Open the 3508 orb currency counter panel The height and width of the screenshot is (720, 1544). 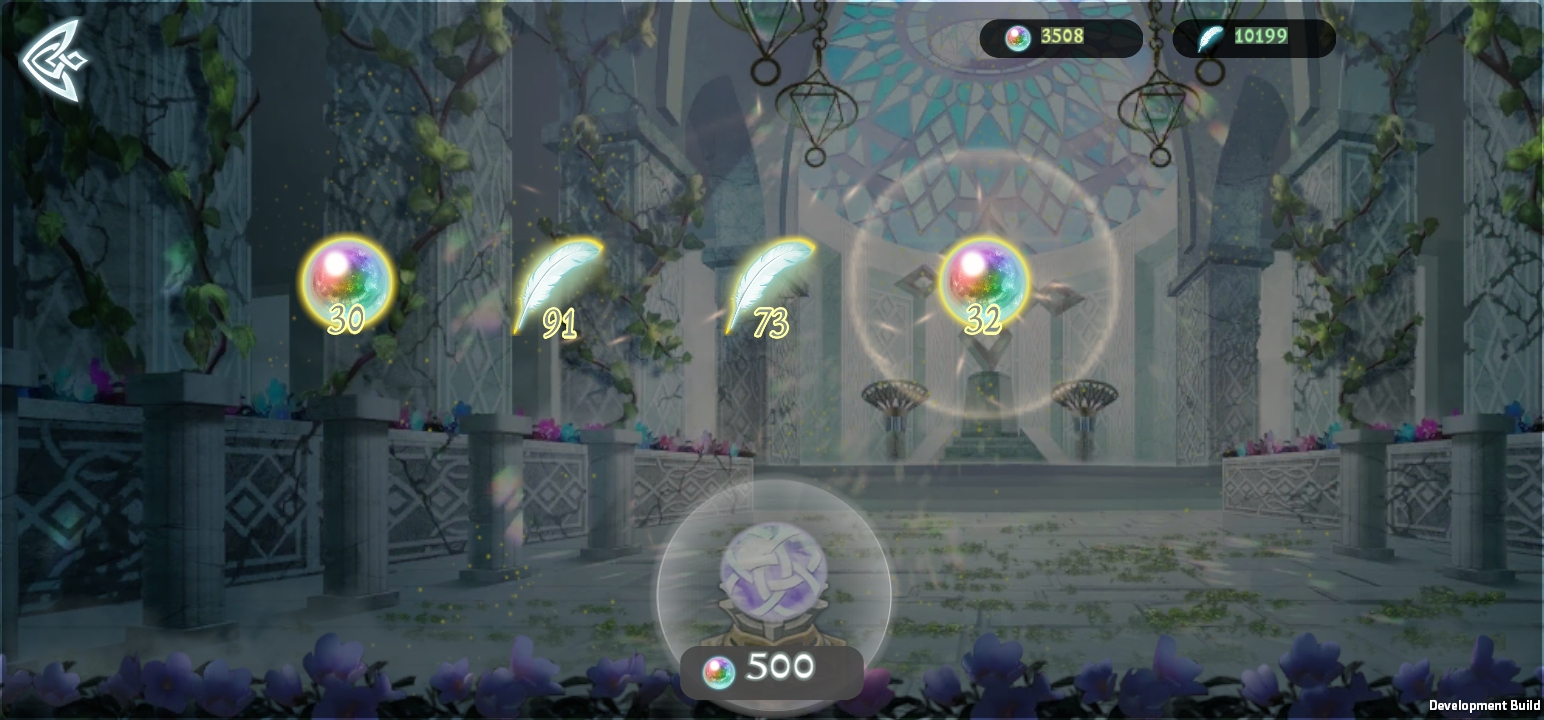1060,38
